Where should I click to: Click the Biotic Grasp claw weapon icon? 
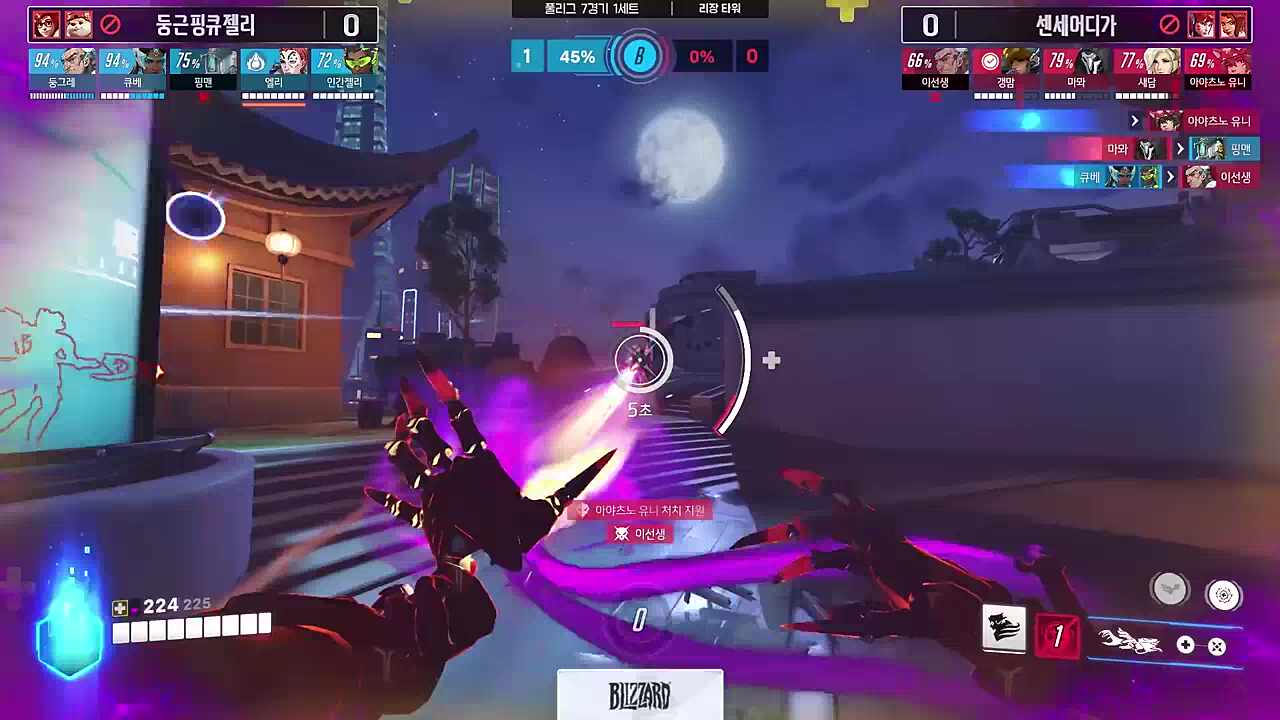tap(1130, 642)
